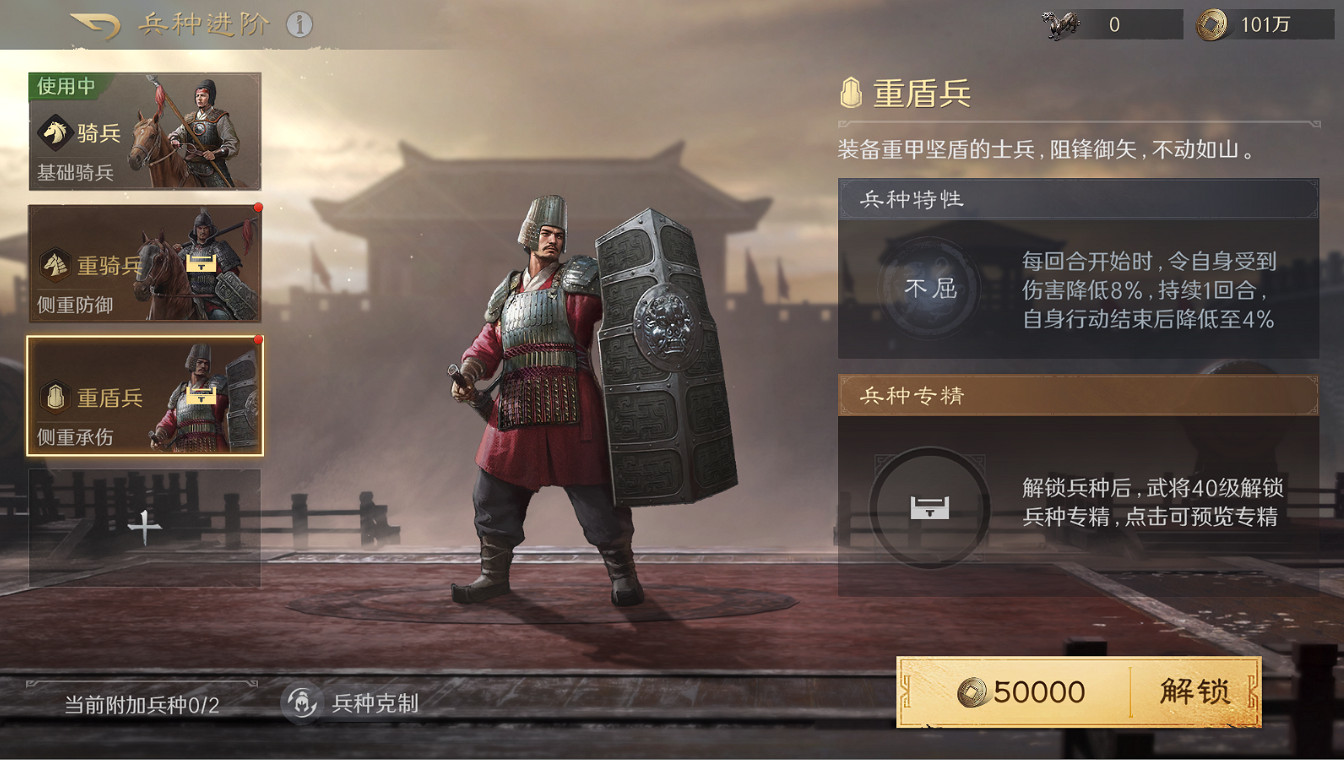Click the gold coin currency icon showing 101万

click(x=1212, y=25)
